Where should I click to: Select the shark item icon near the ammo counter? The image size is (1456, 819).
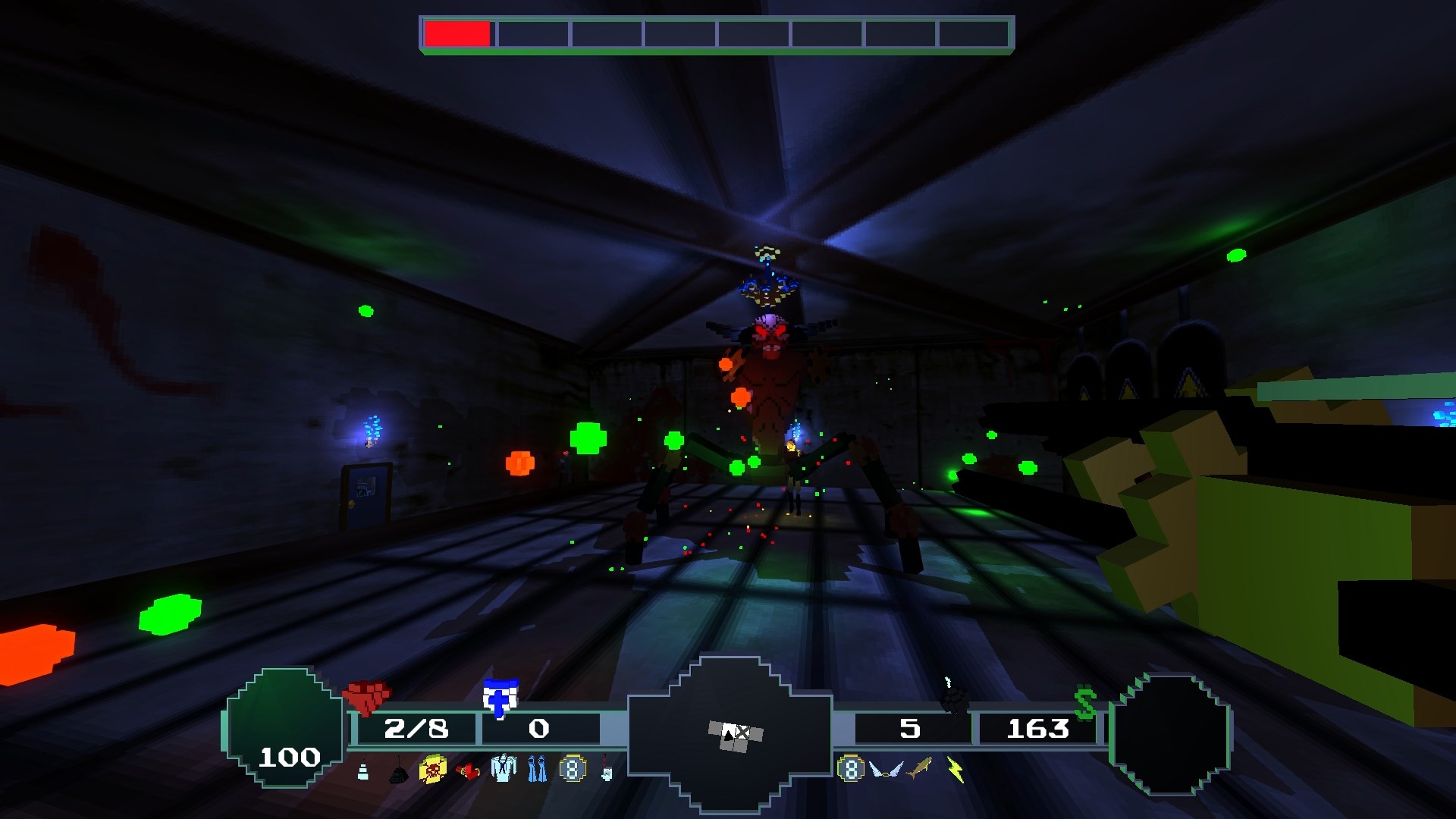click(918, 769)
